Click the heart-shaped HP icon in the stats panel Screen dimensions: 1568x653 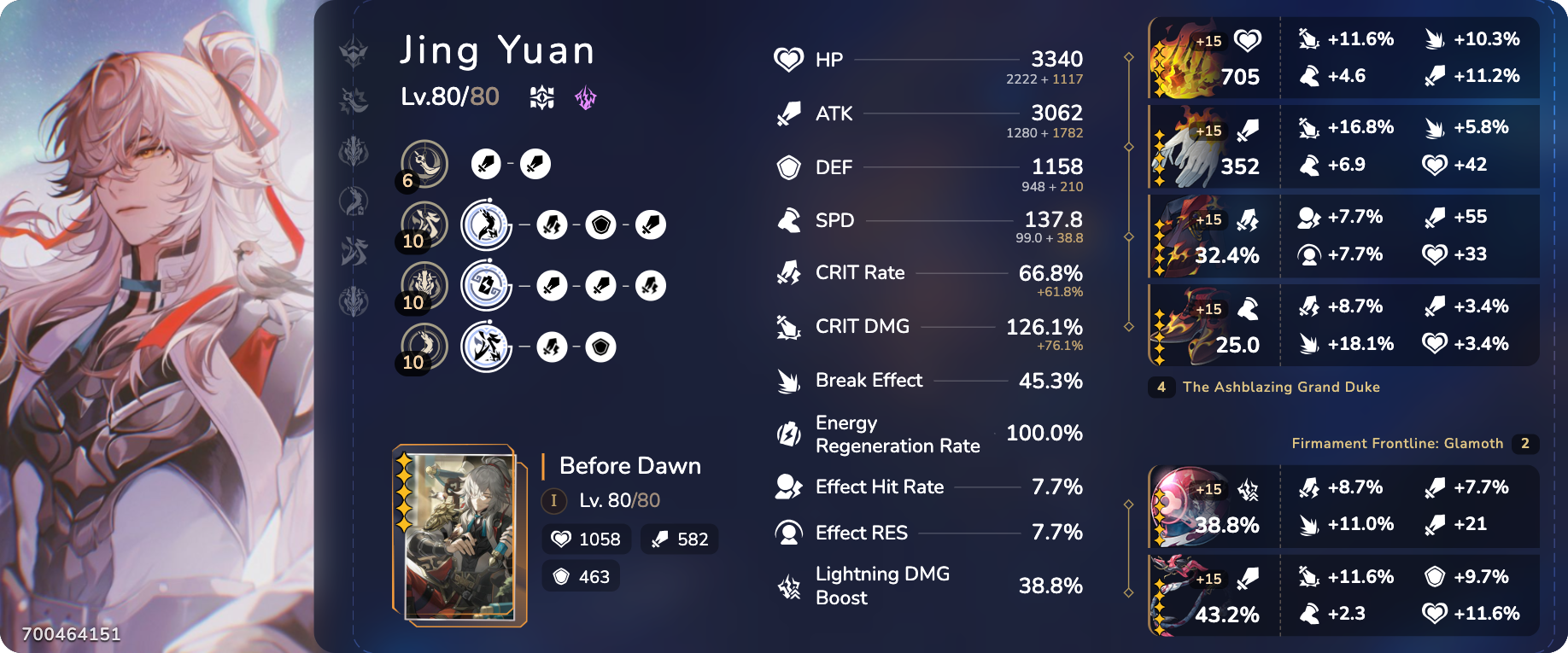pos(787,60)
